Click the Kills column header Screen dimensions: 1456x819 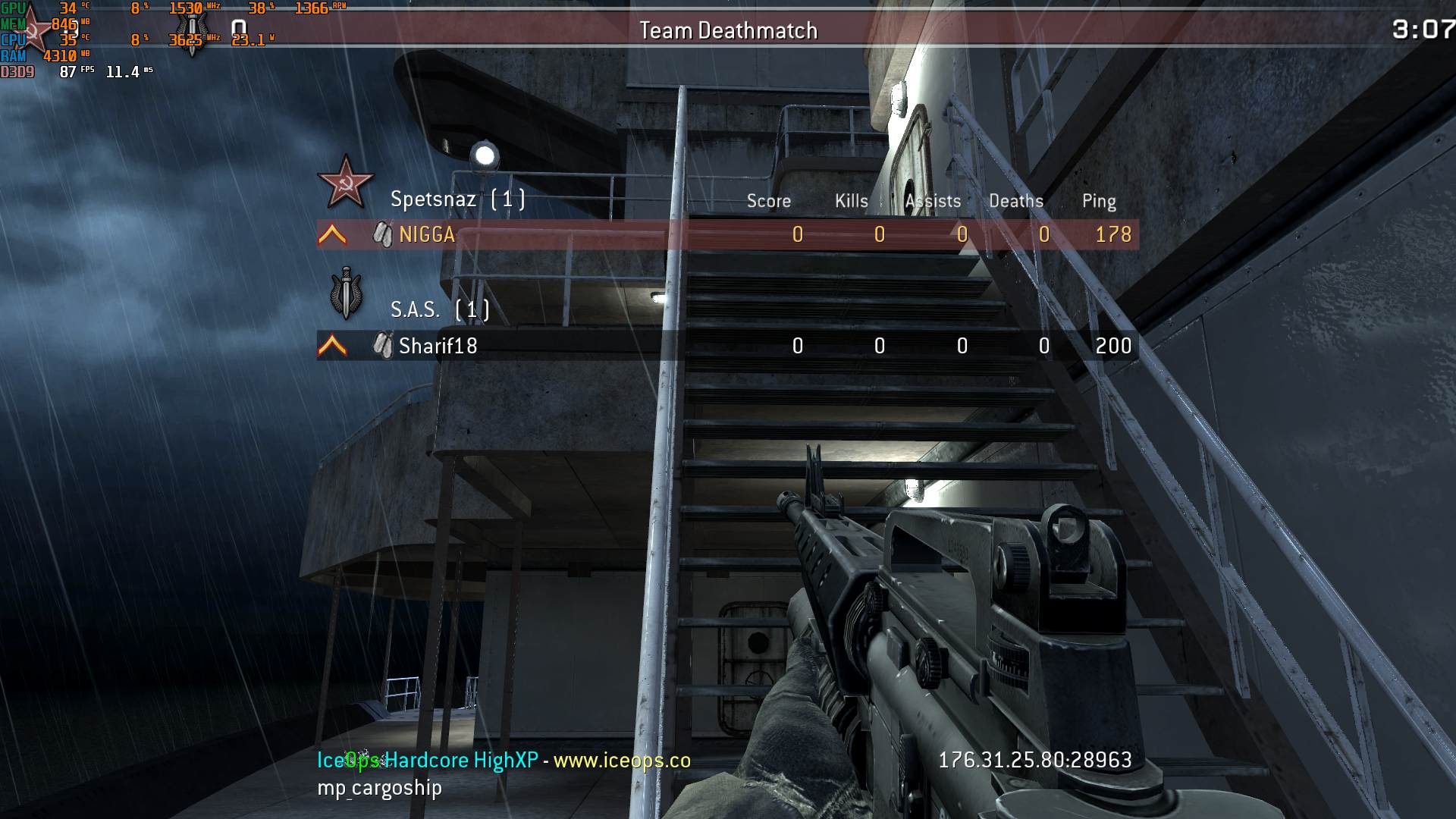coord(851,201)
